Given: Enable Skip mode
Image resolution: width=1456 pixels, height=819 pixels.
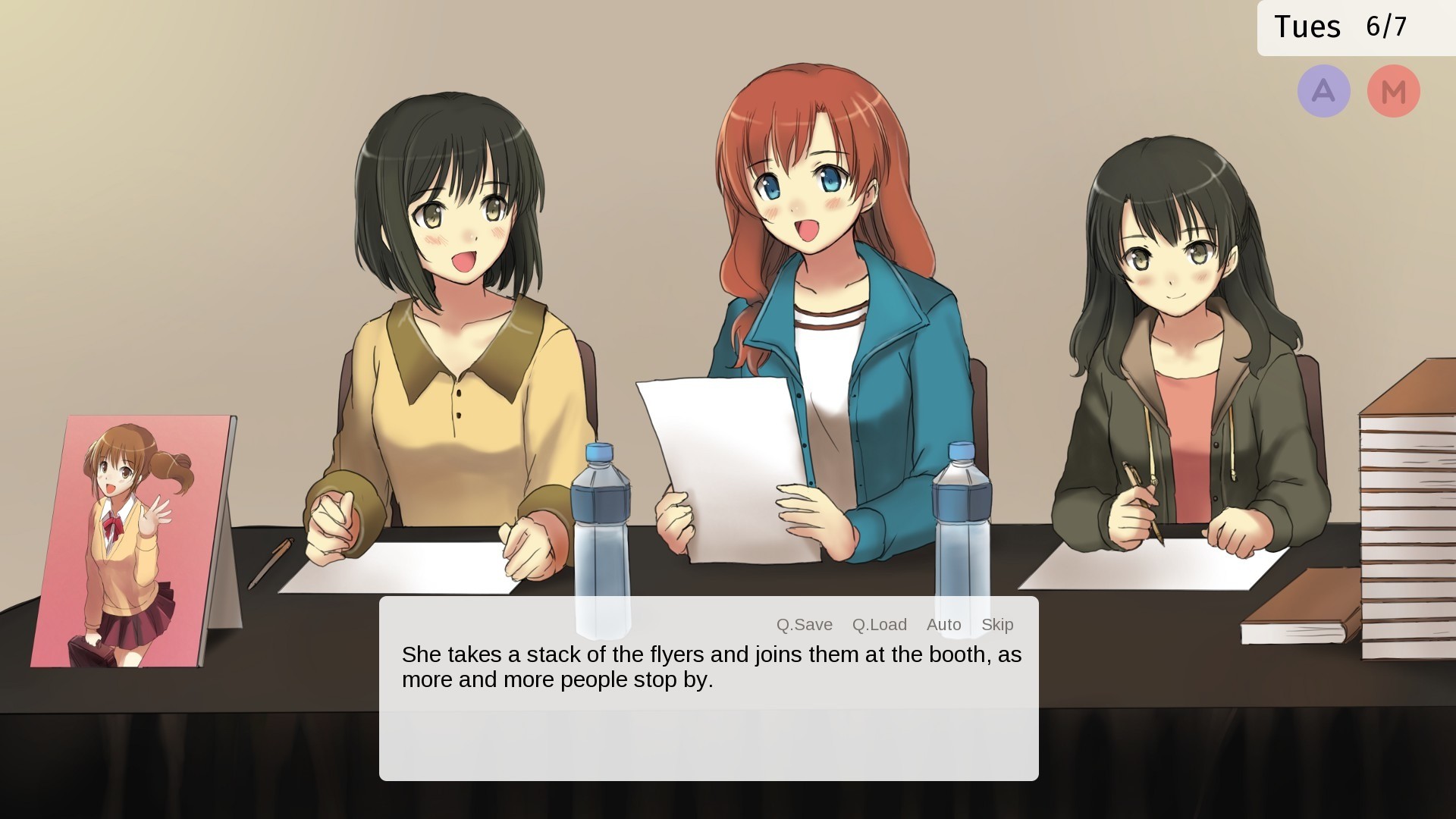Looking at the screenshot, I should (998, 624).
